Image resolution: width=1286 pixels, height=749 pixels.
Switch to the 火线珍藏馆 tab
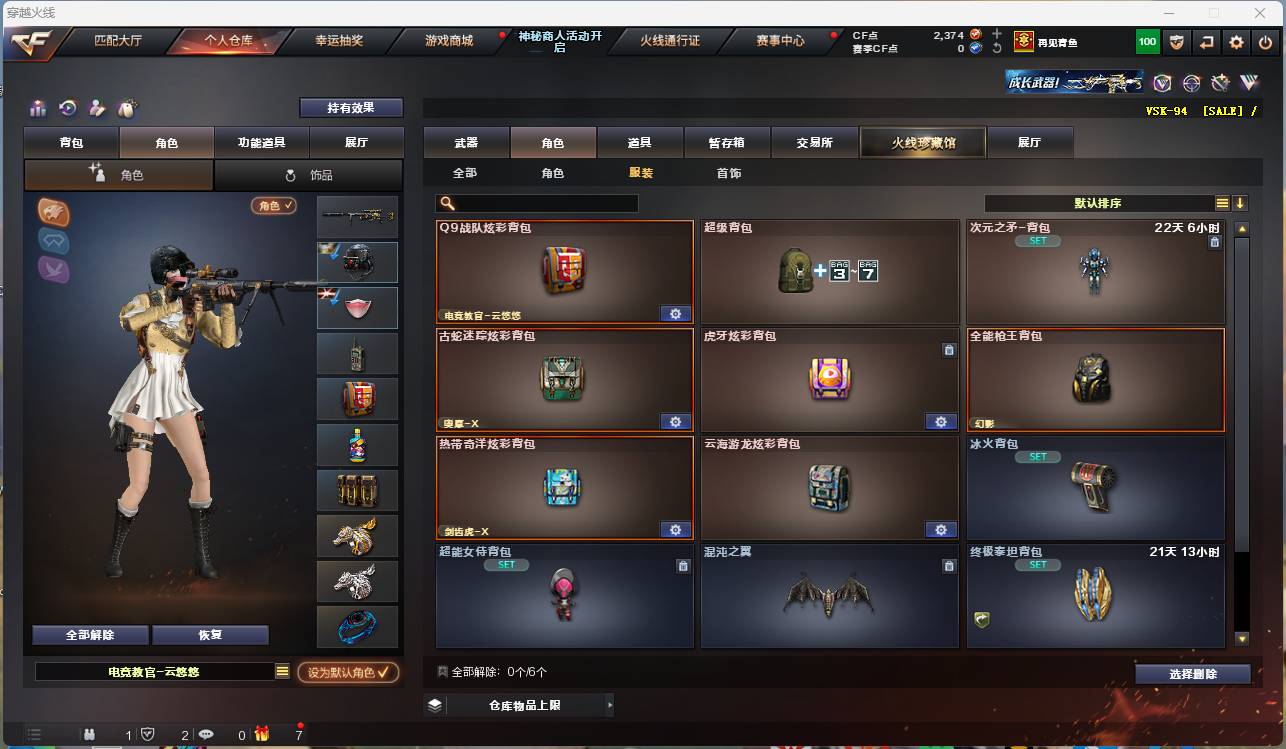[x=921, y=141]
